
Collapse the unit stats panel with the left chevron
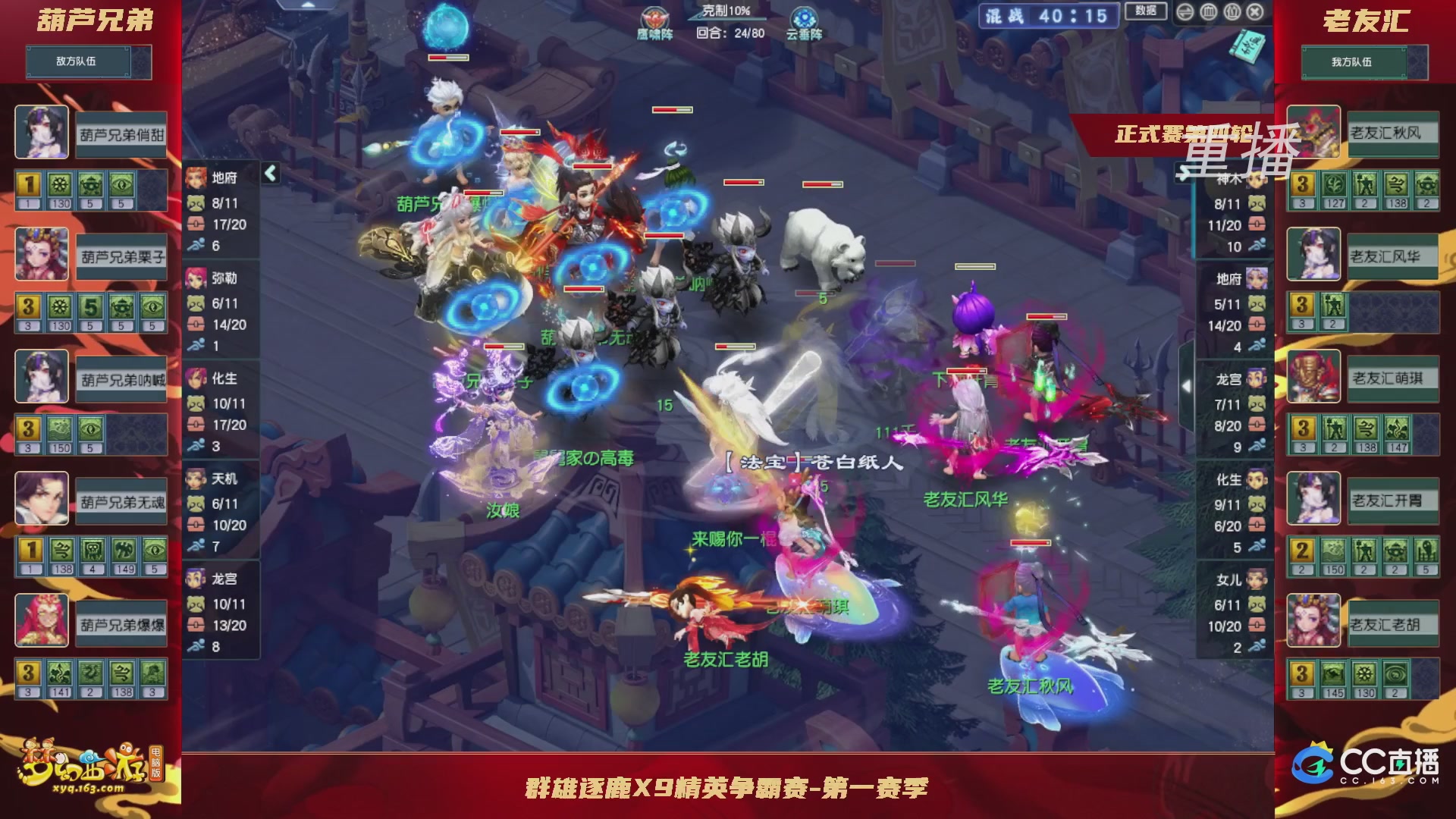[269, 173]
